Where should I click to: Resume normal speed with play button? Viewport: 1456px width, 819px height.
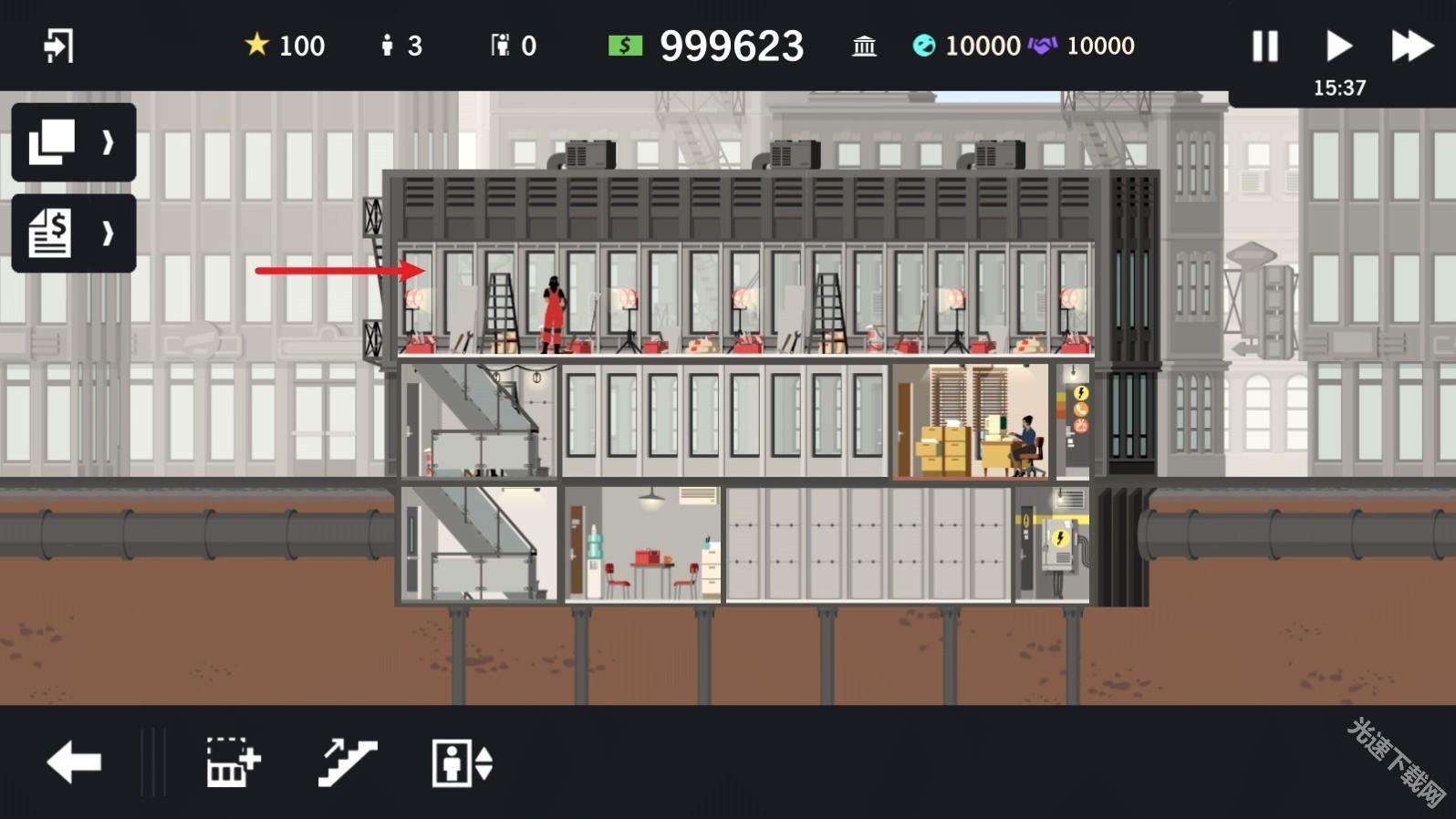coord(1337,46)
